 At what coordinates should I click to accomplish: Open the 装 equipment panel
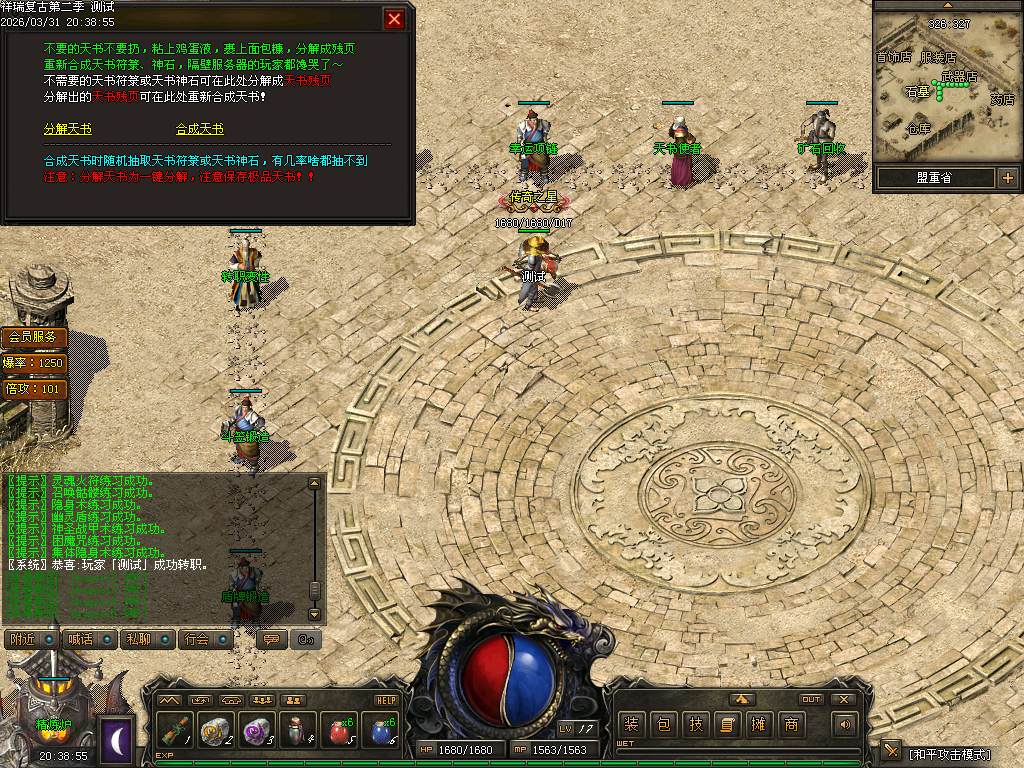631,725
